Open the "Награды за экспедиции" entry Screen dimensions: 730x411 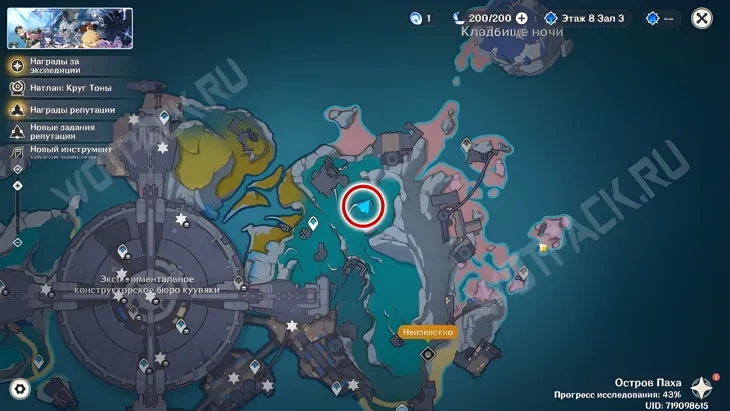(x=62, y=66)
